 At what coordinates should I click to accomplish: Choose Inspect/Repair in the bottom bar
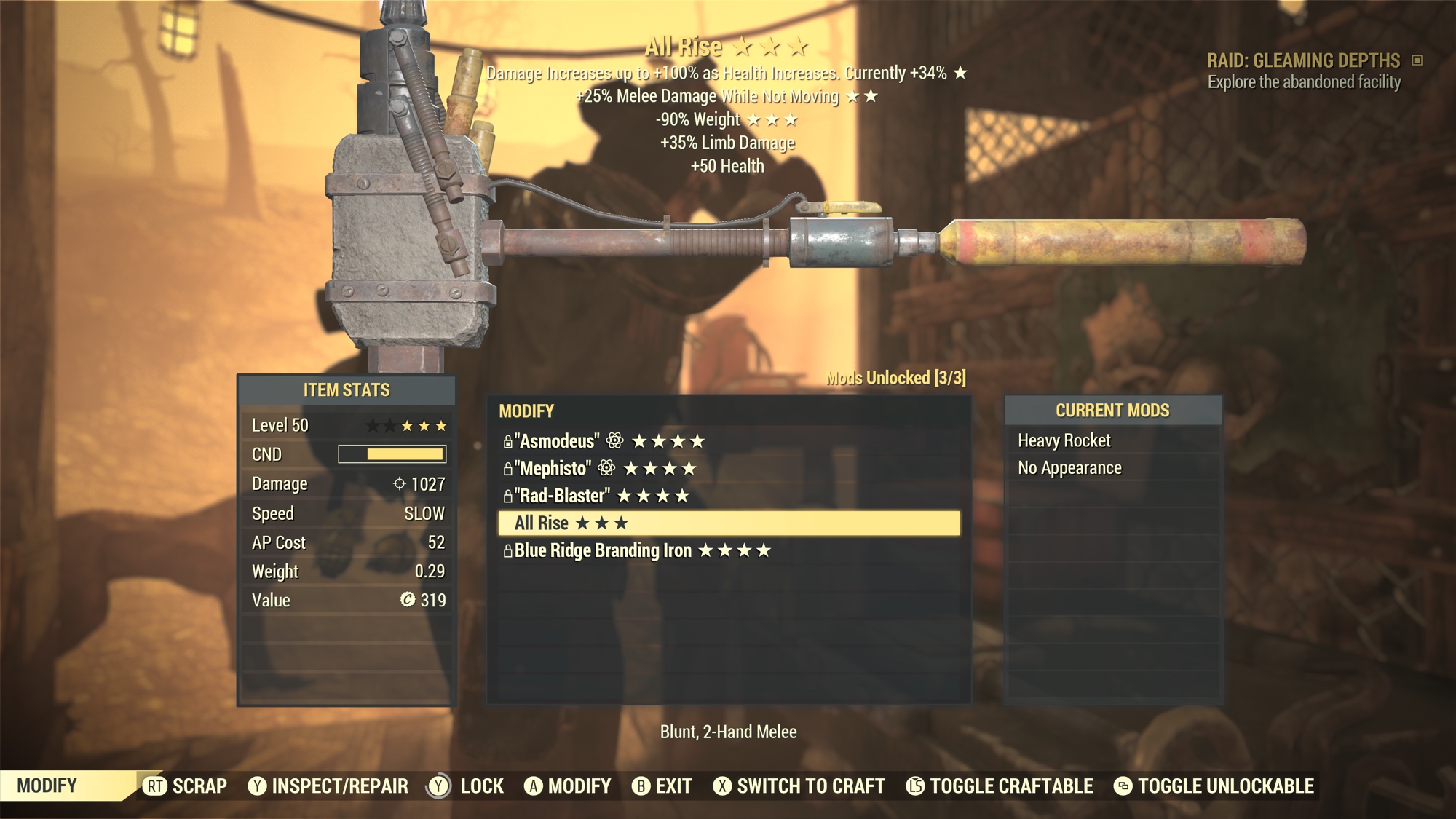328,786
